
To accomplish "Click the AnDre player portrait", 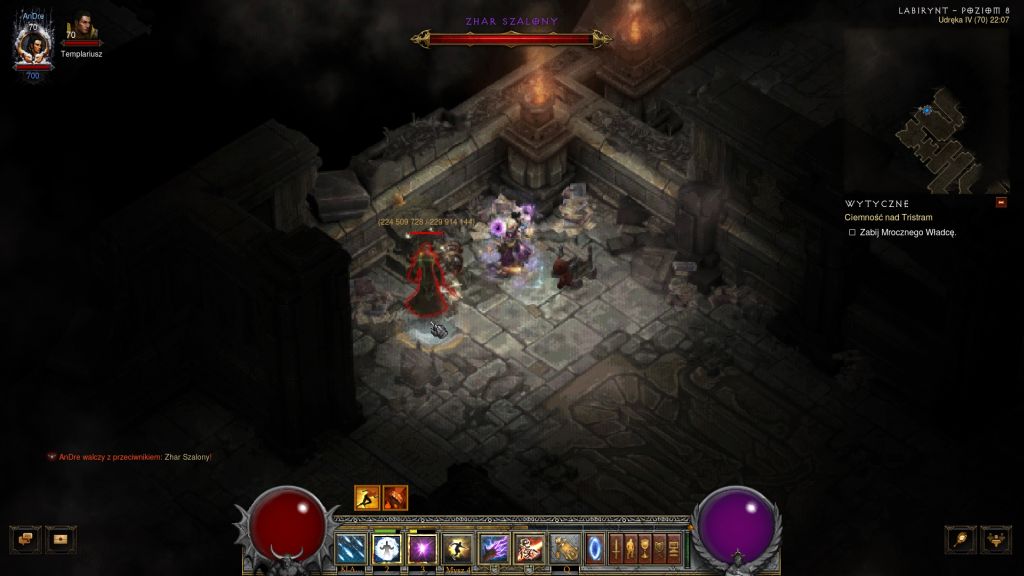I will click(x=32, y=44).
